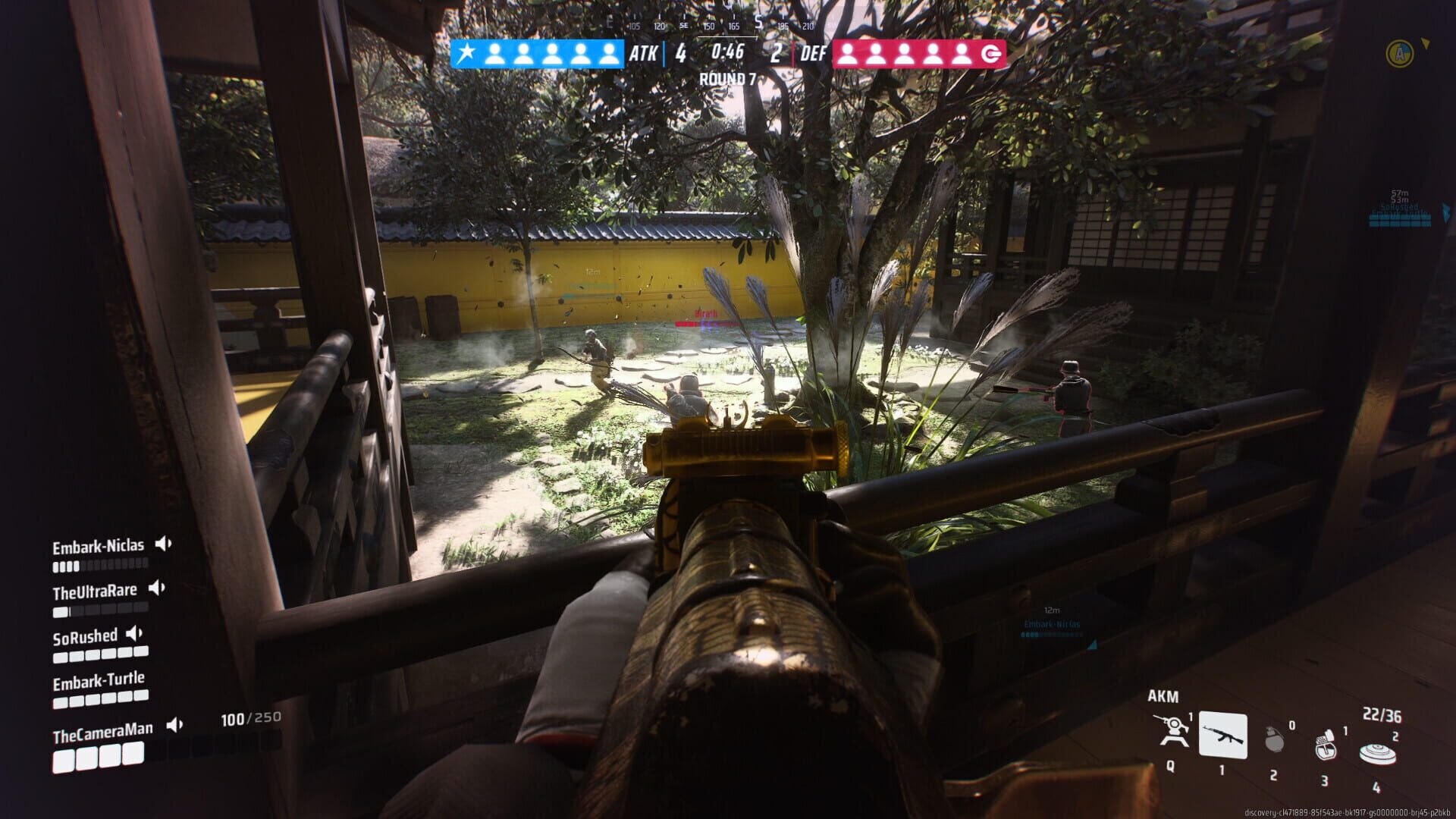Click the ATK score number 4

click(681, 53)
